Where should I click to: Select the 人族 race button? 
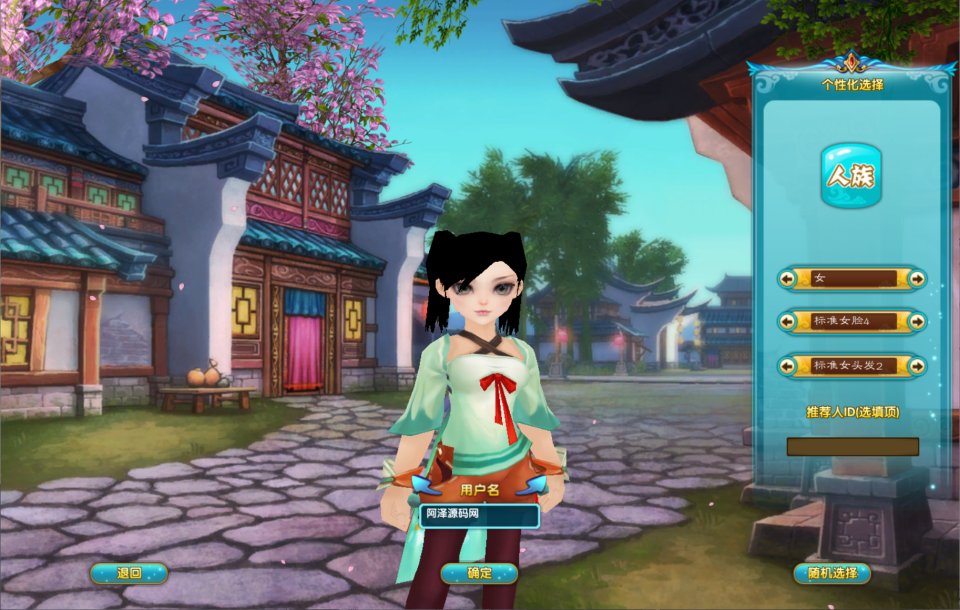click(x=851, y=176)
